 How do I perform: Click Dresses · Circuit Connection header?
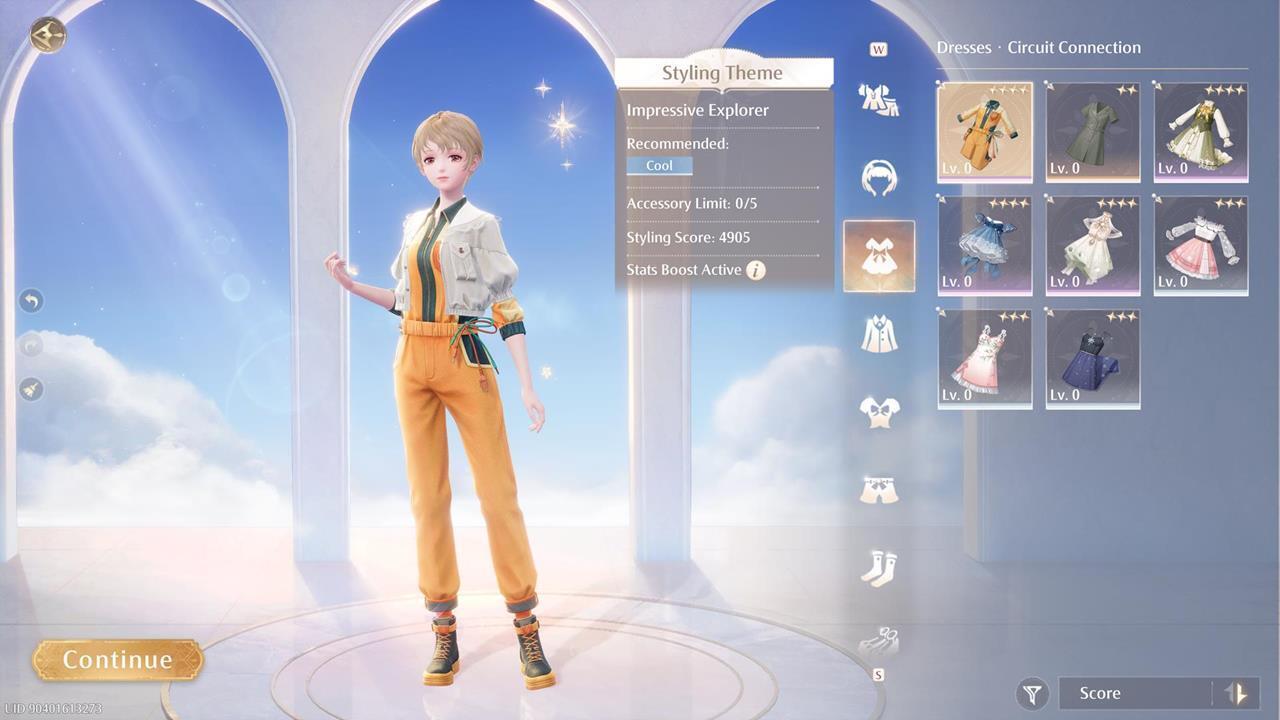(1038, 47)
